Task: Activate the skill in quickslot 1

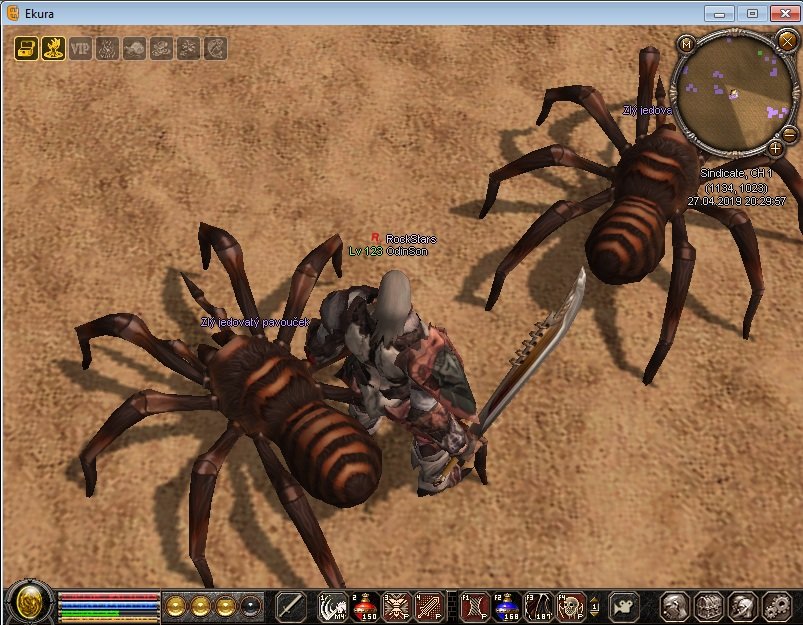Action: point(333,605)
